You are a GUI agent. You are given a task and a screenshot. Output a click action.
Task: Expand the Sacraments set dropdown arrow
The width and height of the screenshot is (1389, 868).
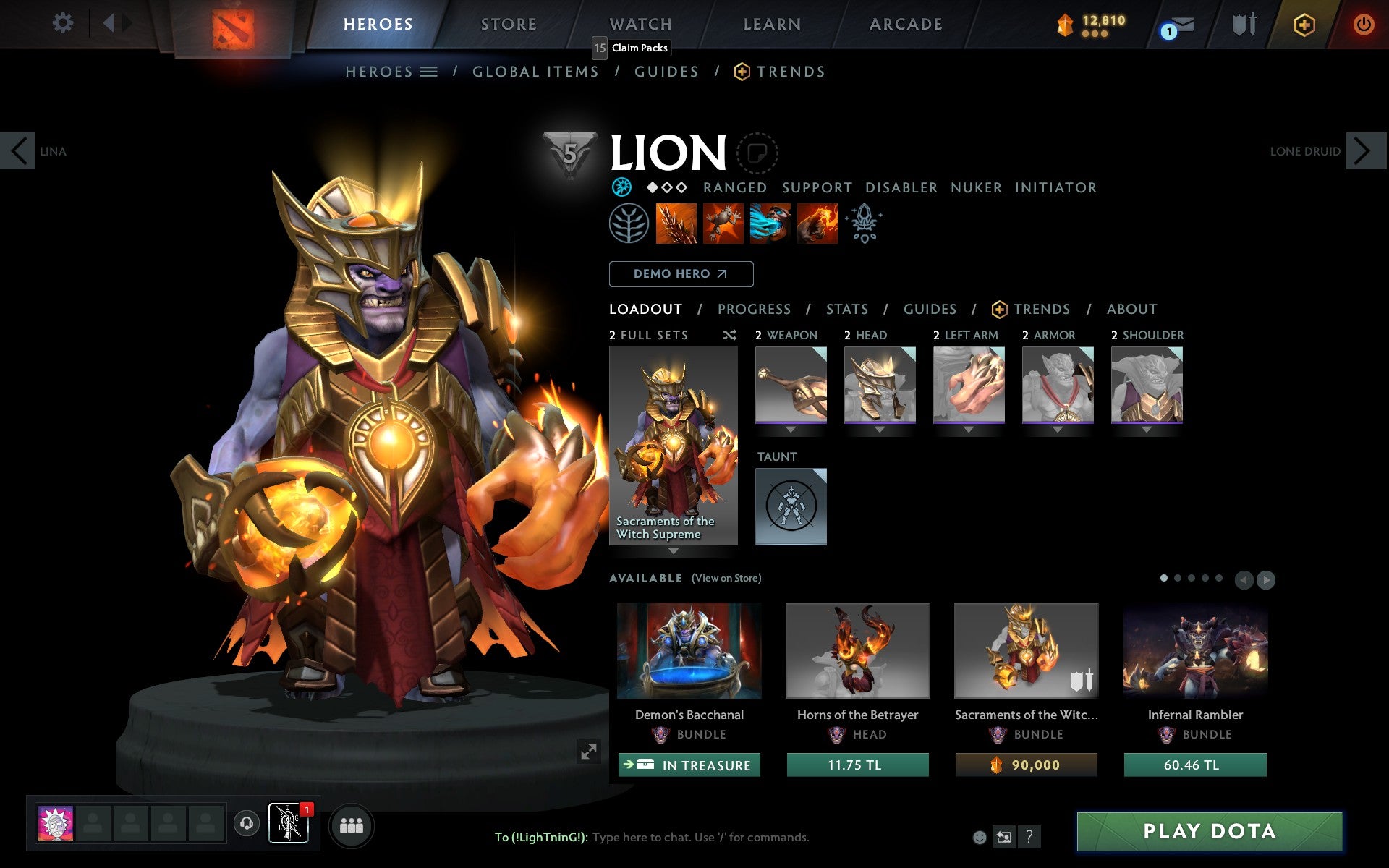[674, 550]
